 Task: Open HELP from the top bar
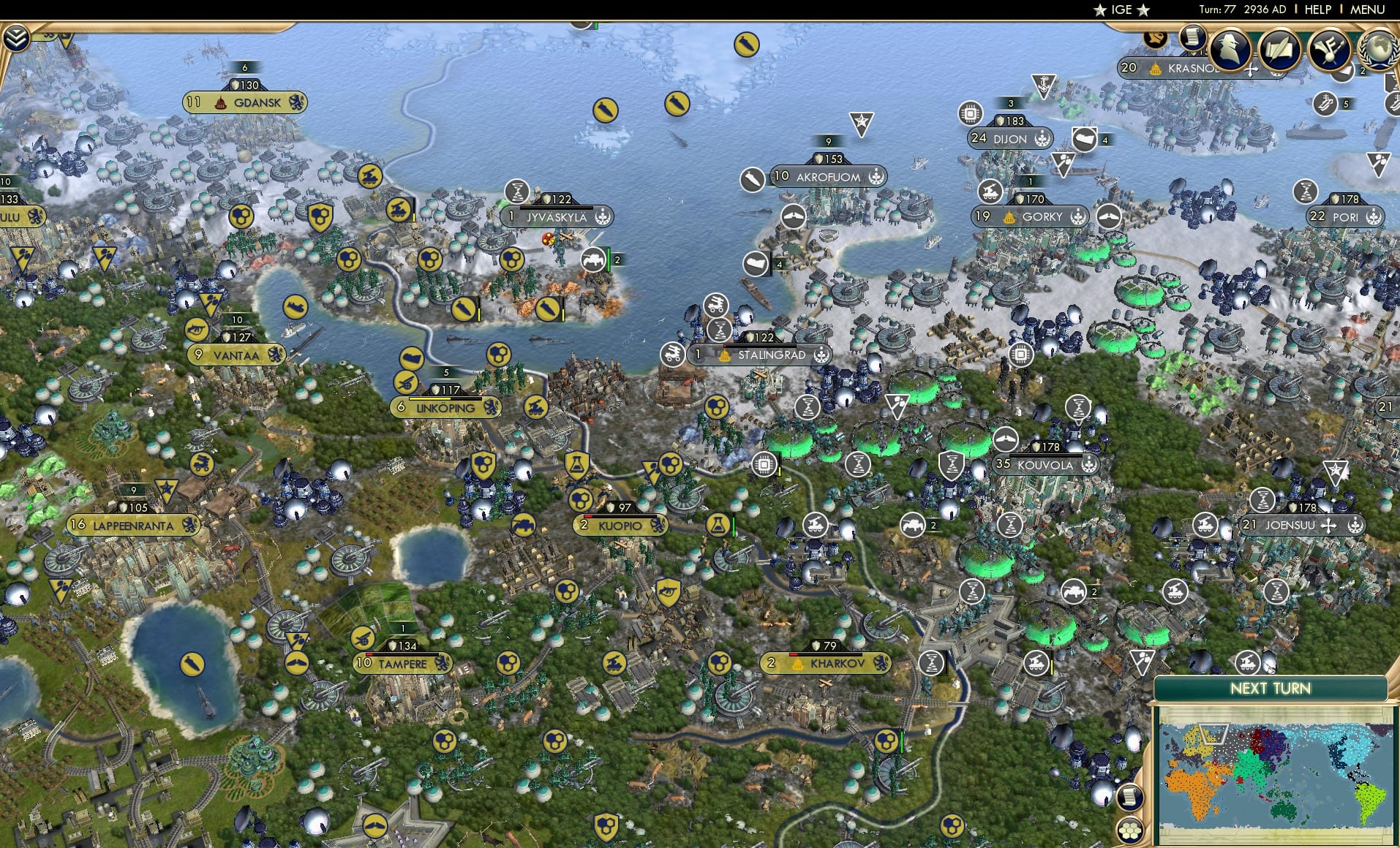[x=1317, y=10]
